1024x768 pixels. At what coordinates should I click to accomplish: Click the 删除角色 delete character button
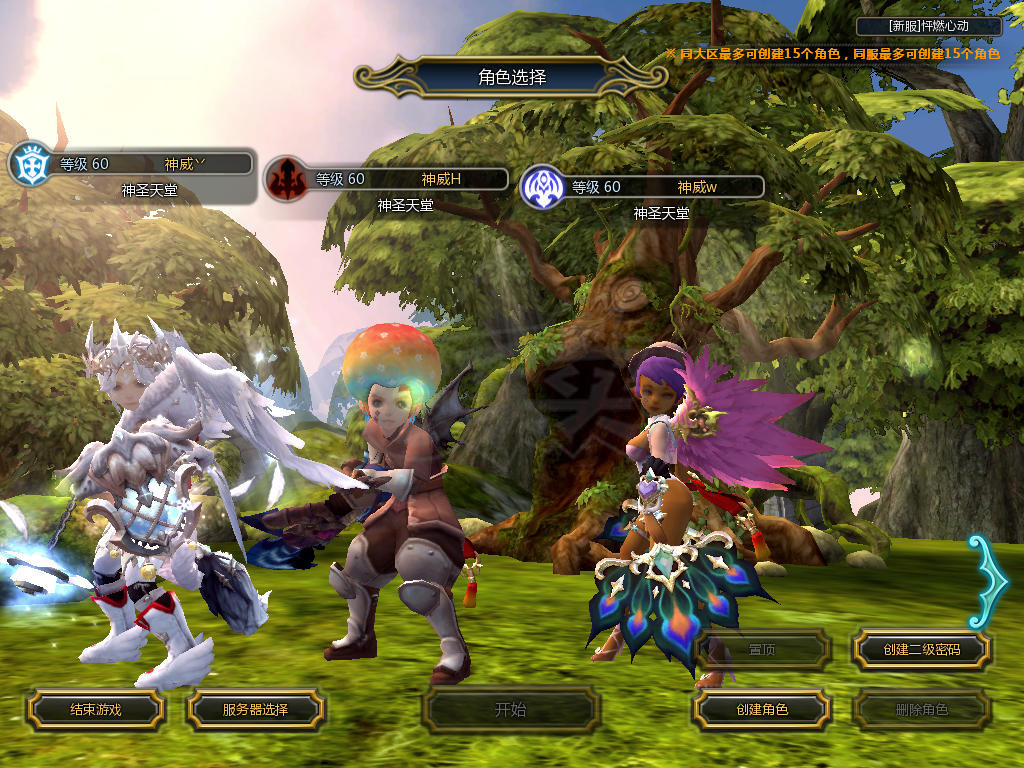921,710
